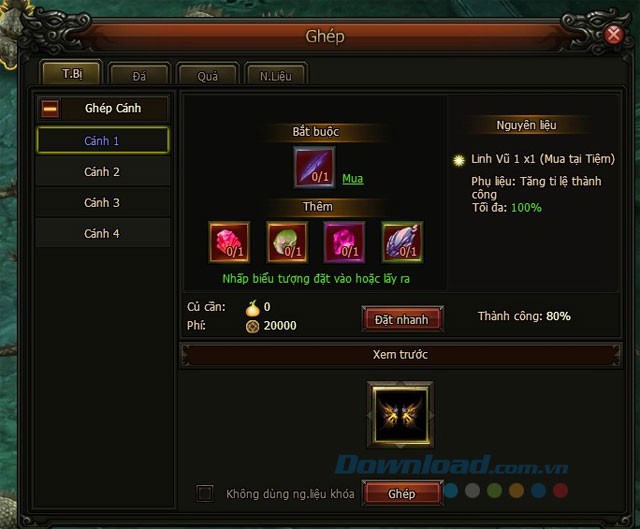Click the required purple feather material slot
This screenshot has height=529, width=640.
point(314,167)
